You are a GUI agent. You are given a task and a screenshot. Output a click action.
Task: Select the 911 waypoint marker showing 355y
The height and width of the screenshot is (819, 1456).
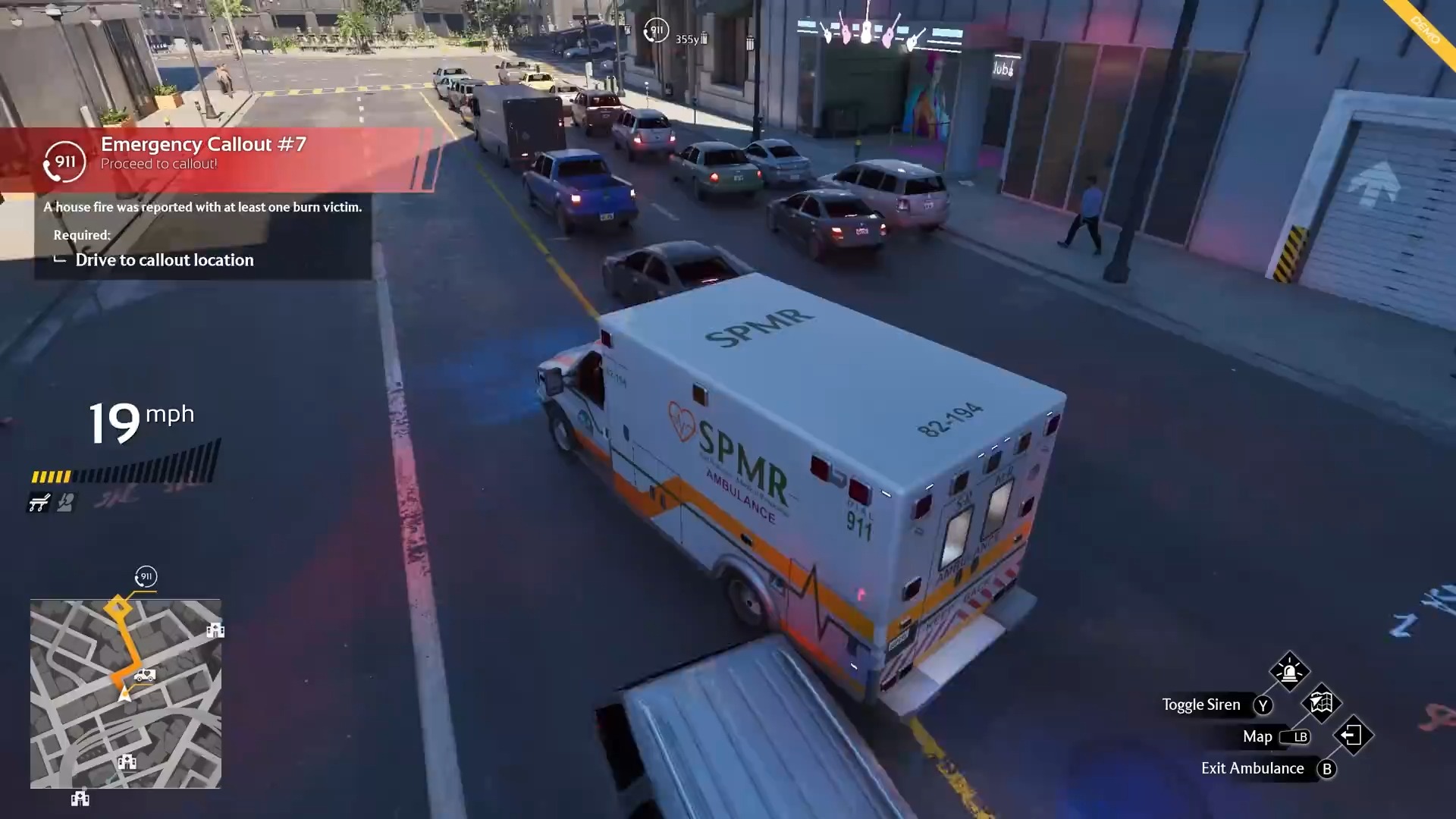pos(656,31)
